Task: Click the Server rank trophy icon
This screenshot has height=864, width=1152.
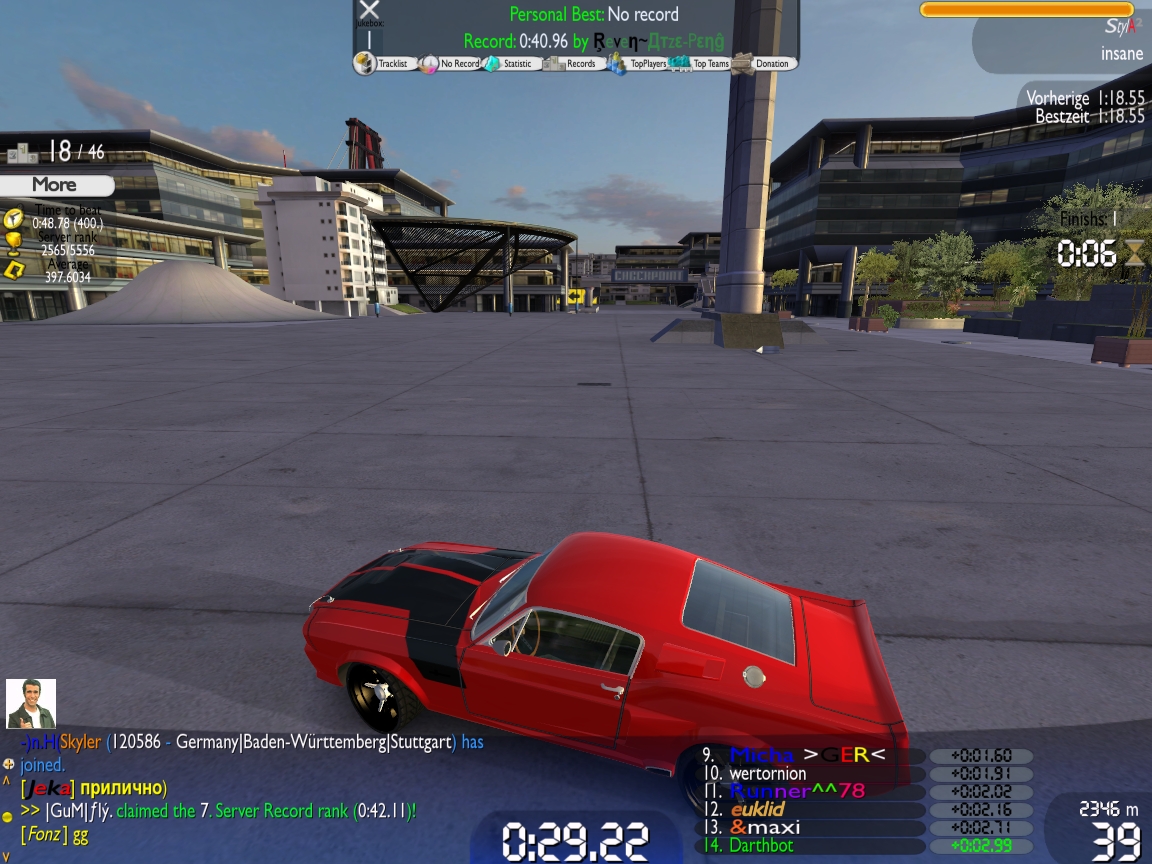Action: tap(14, 243)
